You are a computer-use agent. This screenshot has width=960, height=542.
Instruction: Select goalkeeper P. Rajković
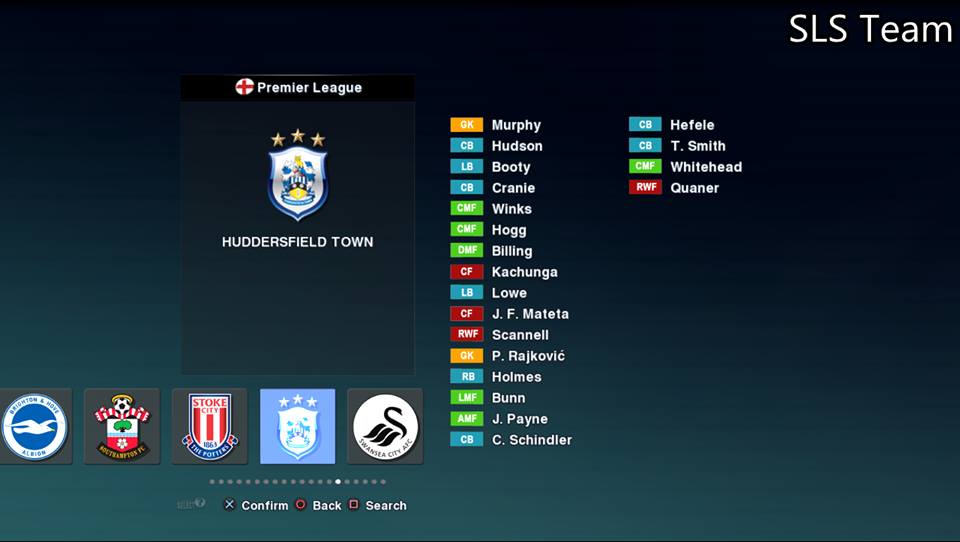(x=527, y=356)
